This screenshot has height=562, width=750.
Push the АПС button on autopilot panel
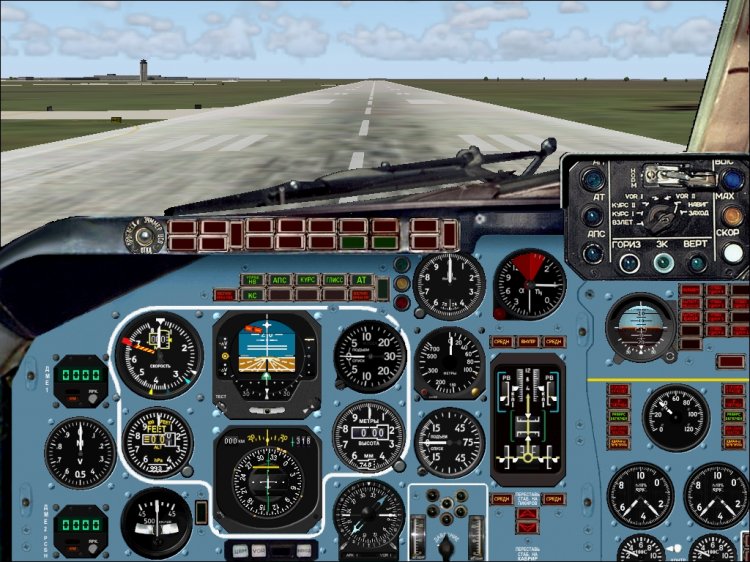point(593,252)
